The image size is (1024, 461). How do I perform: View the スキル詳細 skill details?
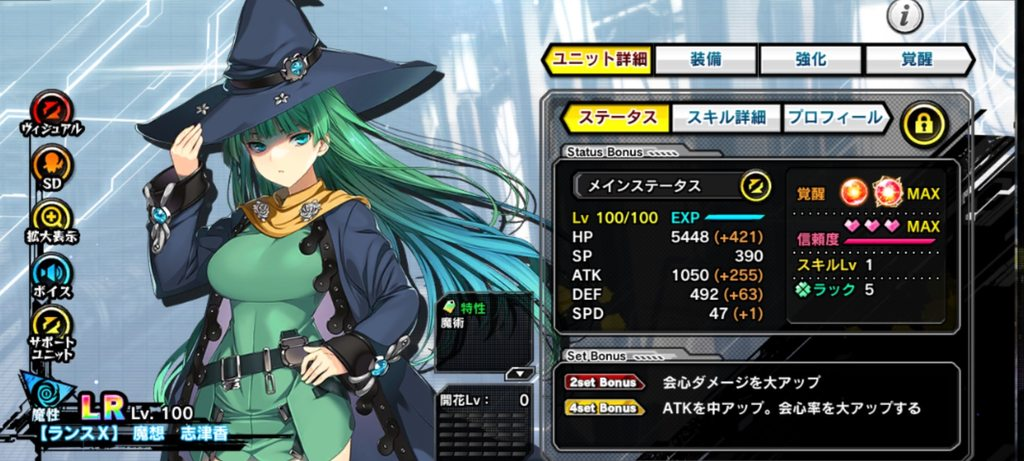[725, 118]
